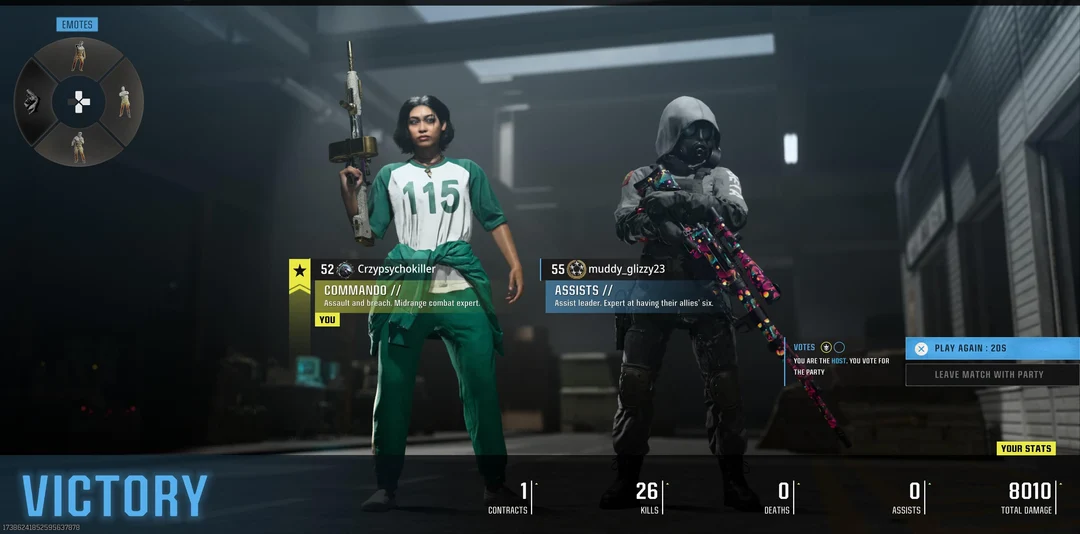
Task: Show the Your Stats panel
Action: pyautogui.click(x=1026, y=449)
